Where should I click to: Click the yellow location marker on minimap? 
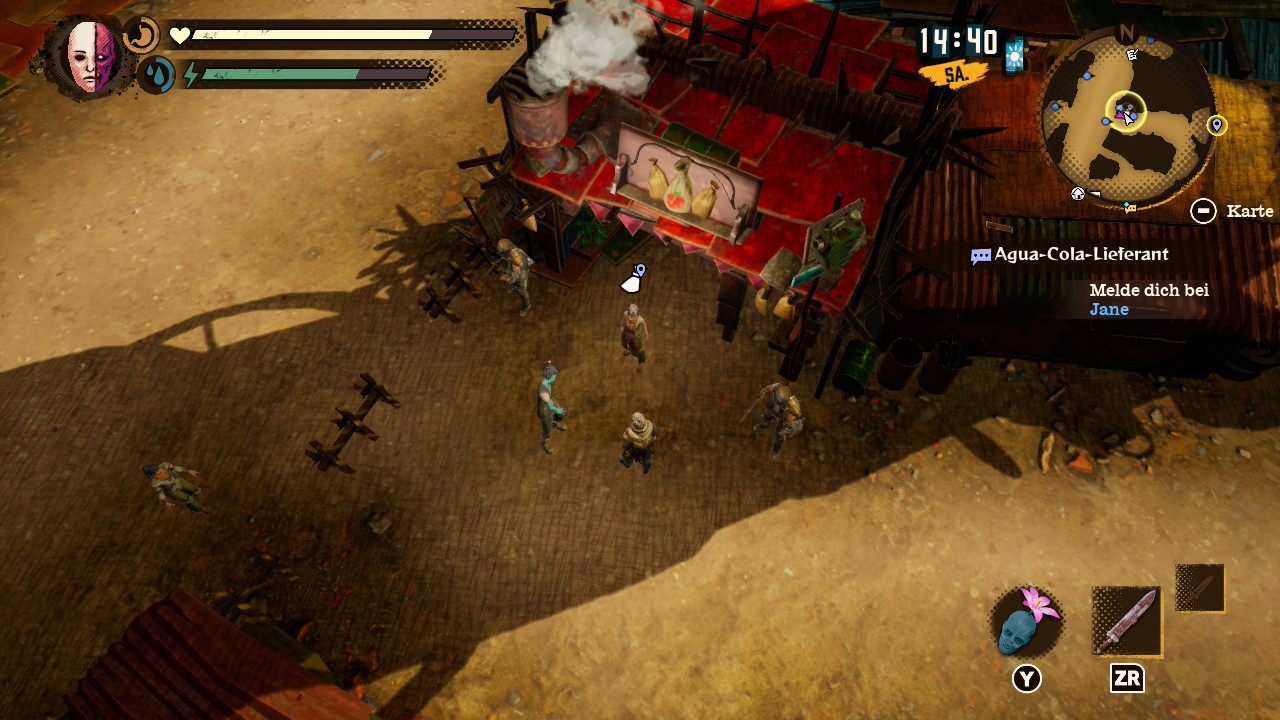click(x=1217, y=125)
